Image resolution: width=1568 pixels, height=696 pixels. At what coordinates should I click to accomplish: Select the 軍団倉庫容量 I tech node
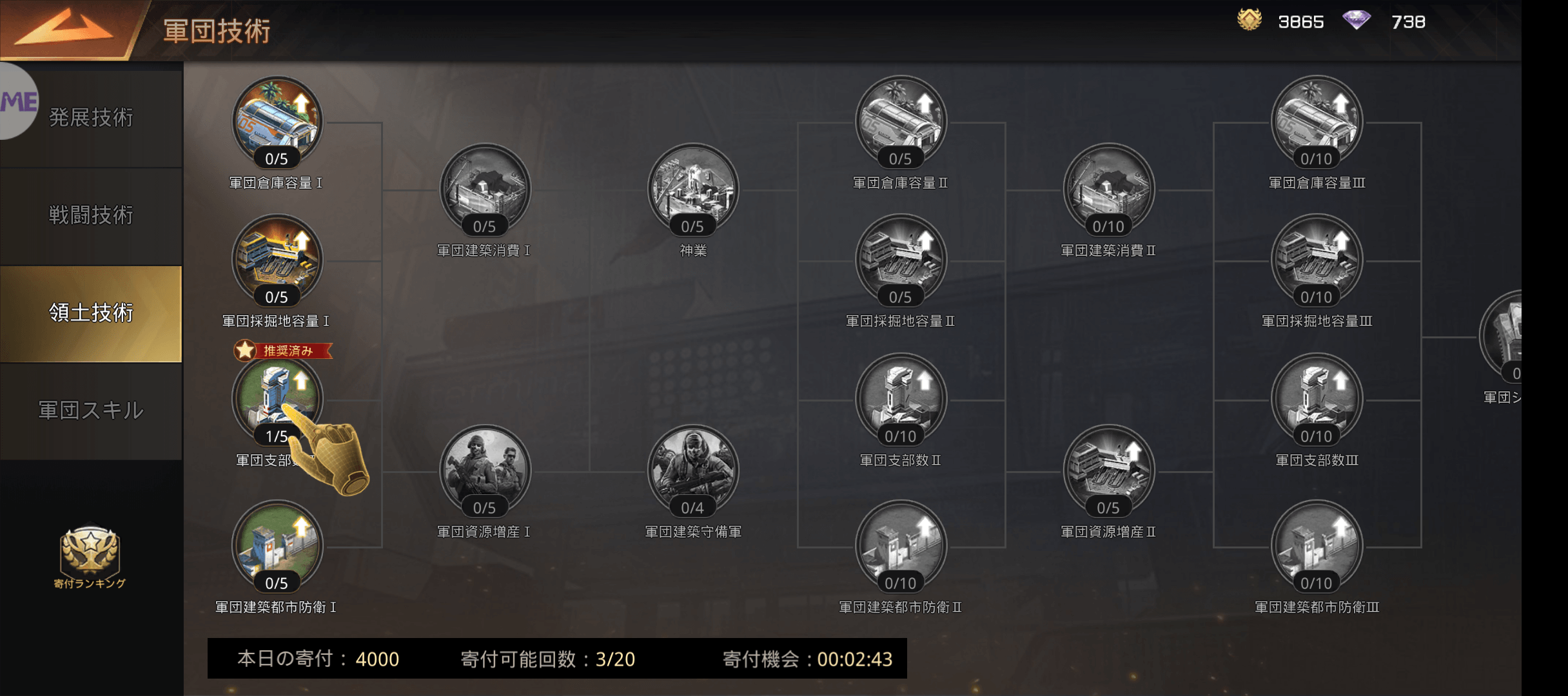point(277,122)
